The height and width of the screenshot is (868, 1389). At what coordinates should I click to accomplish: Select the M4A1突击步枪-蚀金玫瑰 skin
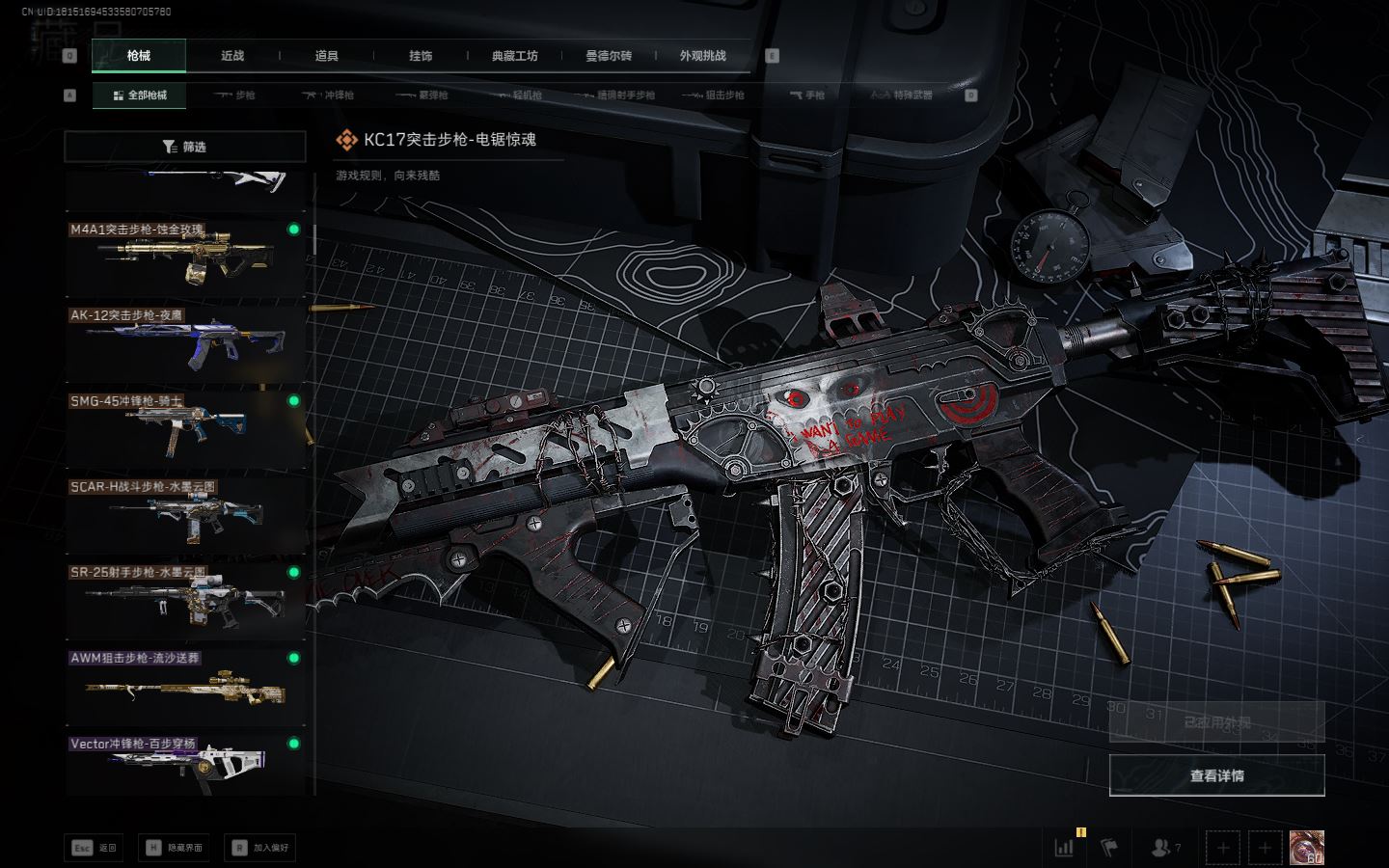coord(184,257)
